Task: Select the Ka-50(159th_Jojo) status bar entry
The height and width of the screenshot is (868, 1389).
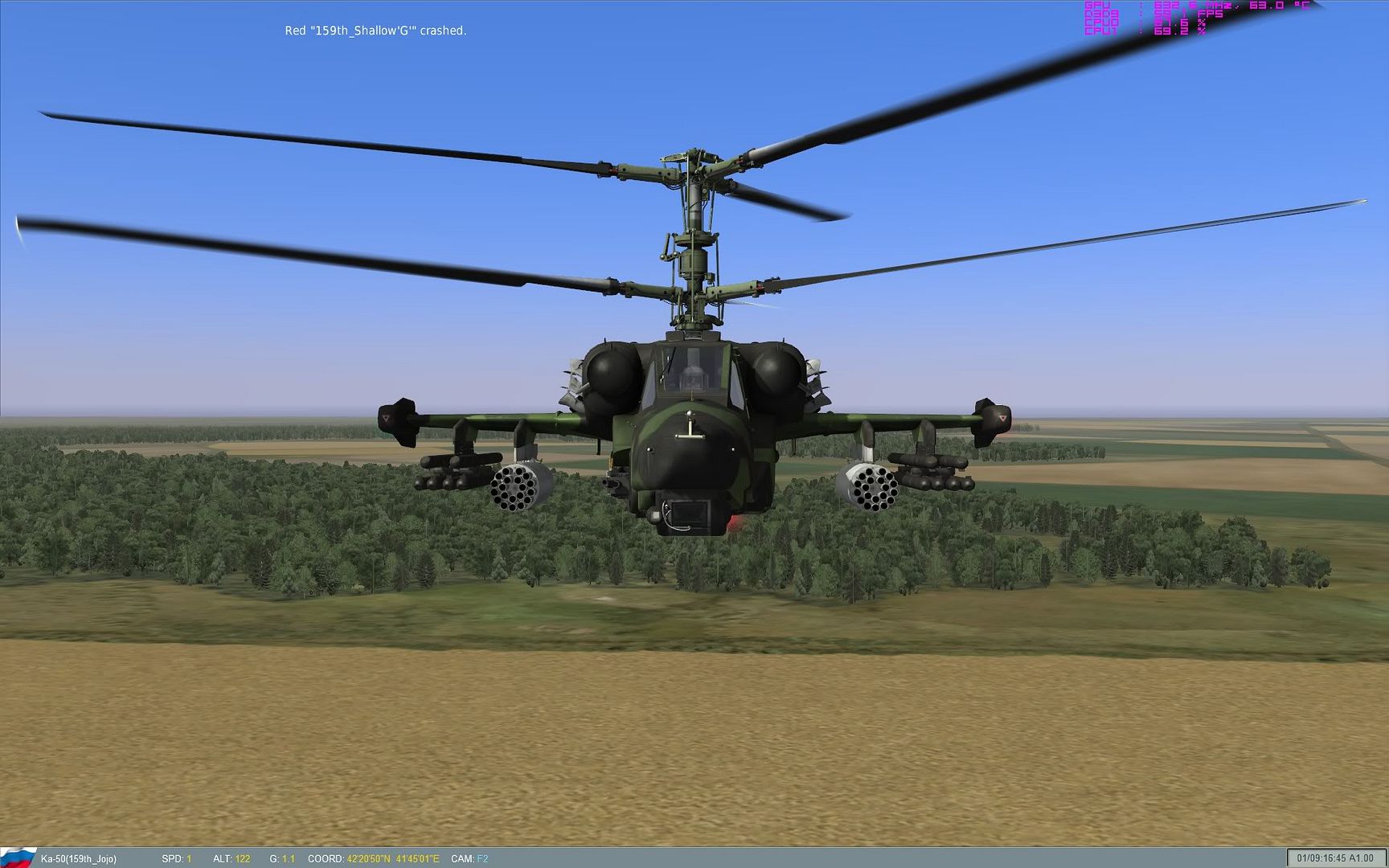Action: pos(79,858)
